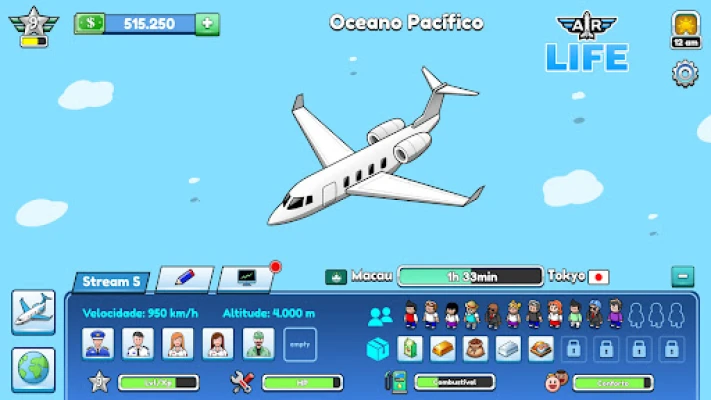
Task: Minimize the flight info panel
Action: pos(682,277)
